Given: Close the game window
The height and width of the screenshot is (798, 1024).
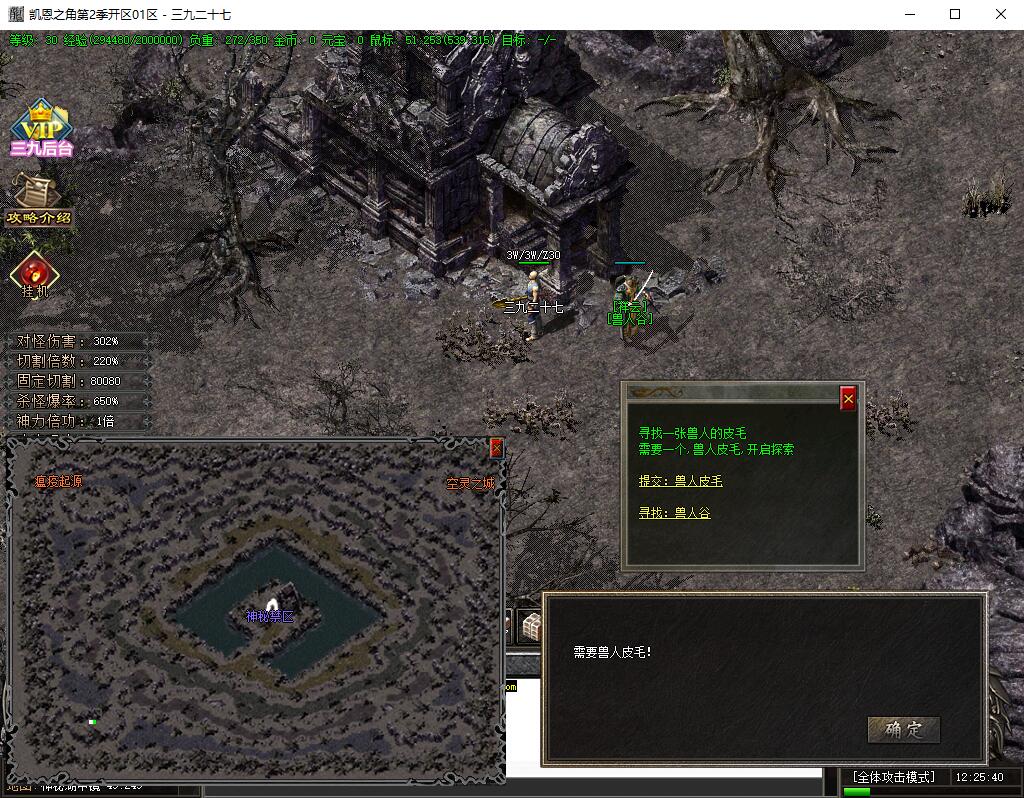Looking at the screenshot, I should (x=1001, y=14).
